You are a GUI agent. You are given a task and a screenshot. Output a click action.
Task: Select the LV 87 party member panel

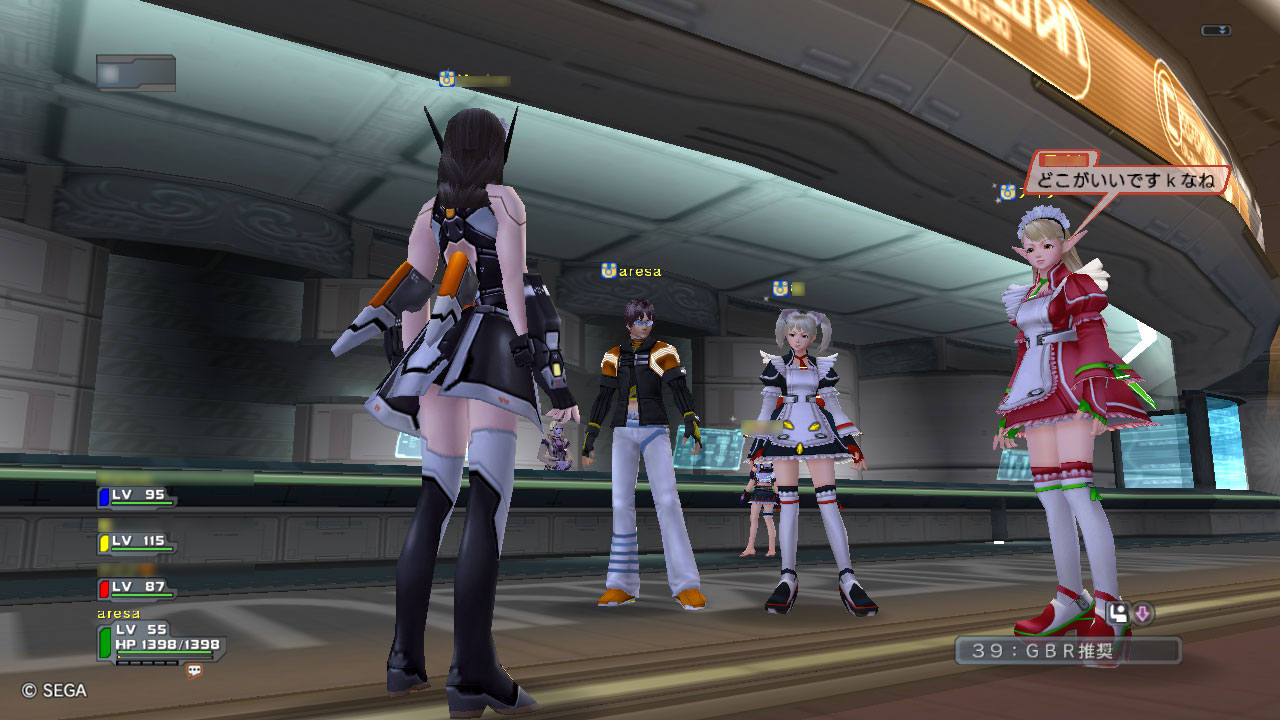click(x=137, y=588)
